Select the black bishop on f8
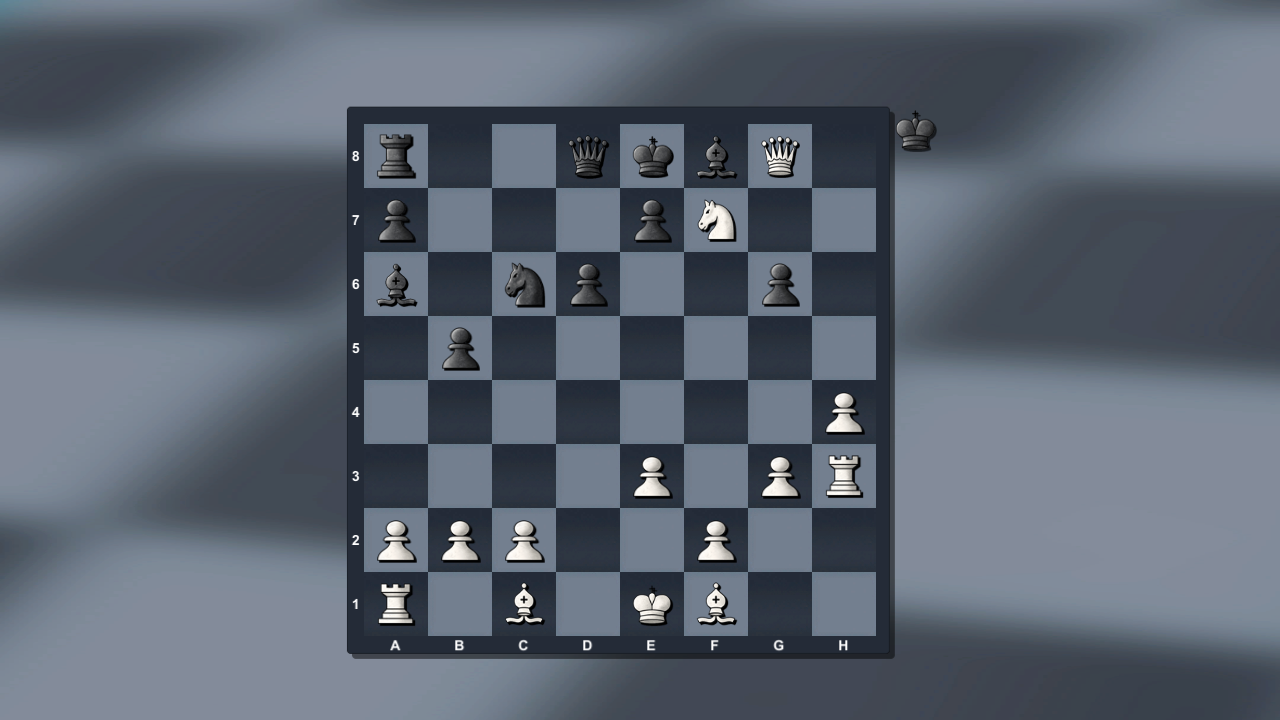 click(716, 155)
